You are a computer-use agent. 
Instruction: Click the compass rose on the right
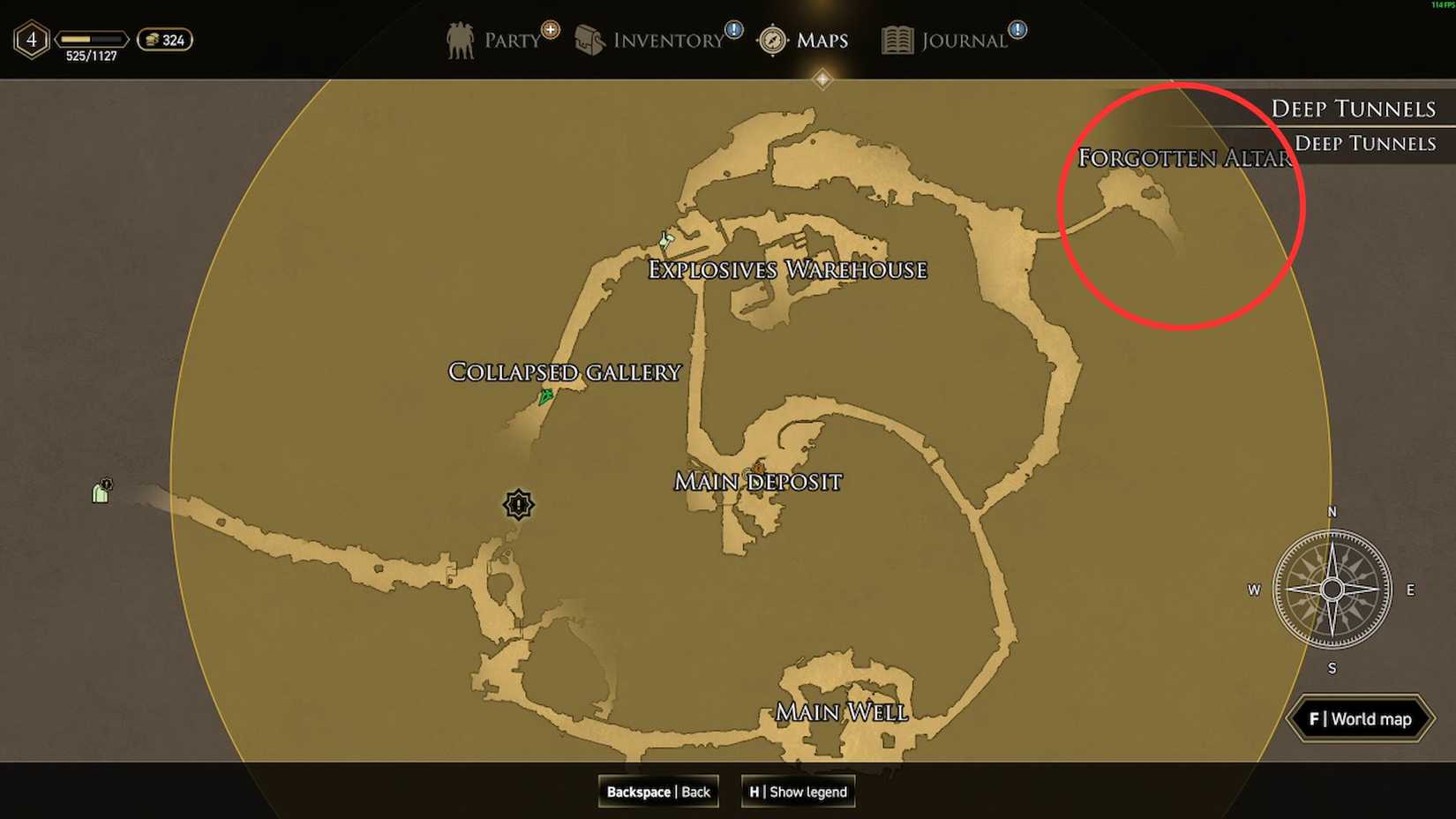click(1331, 590)
